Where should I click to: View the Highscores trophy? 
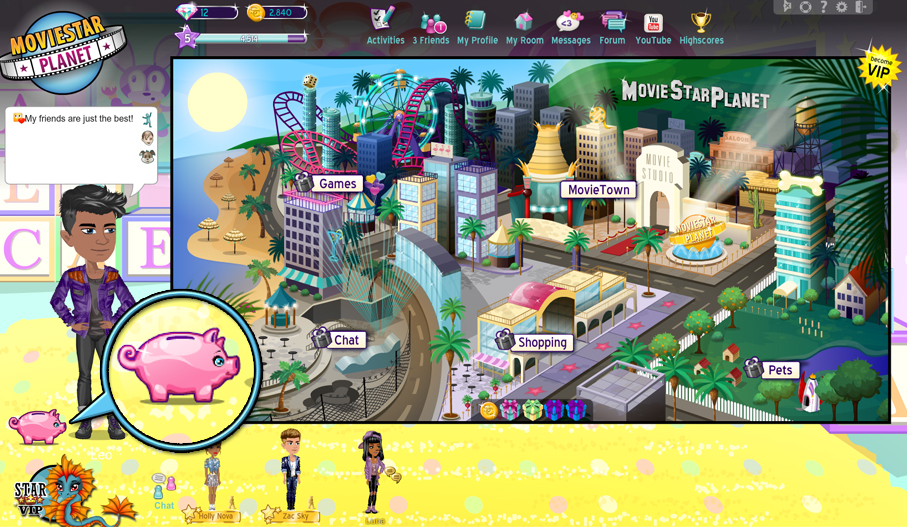[x=701, y=27]
